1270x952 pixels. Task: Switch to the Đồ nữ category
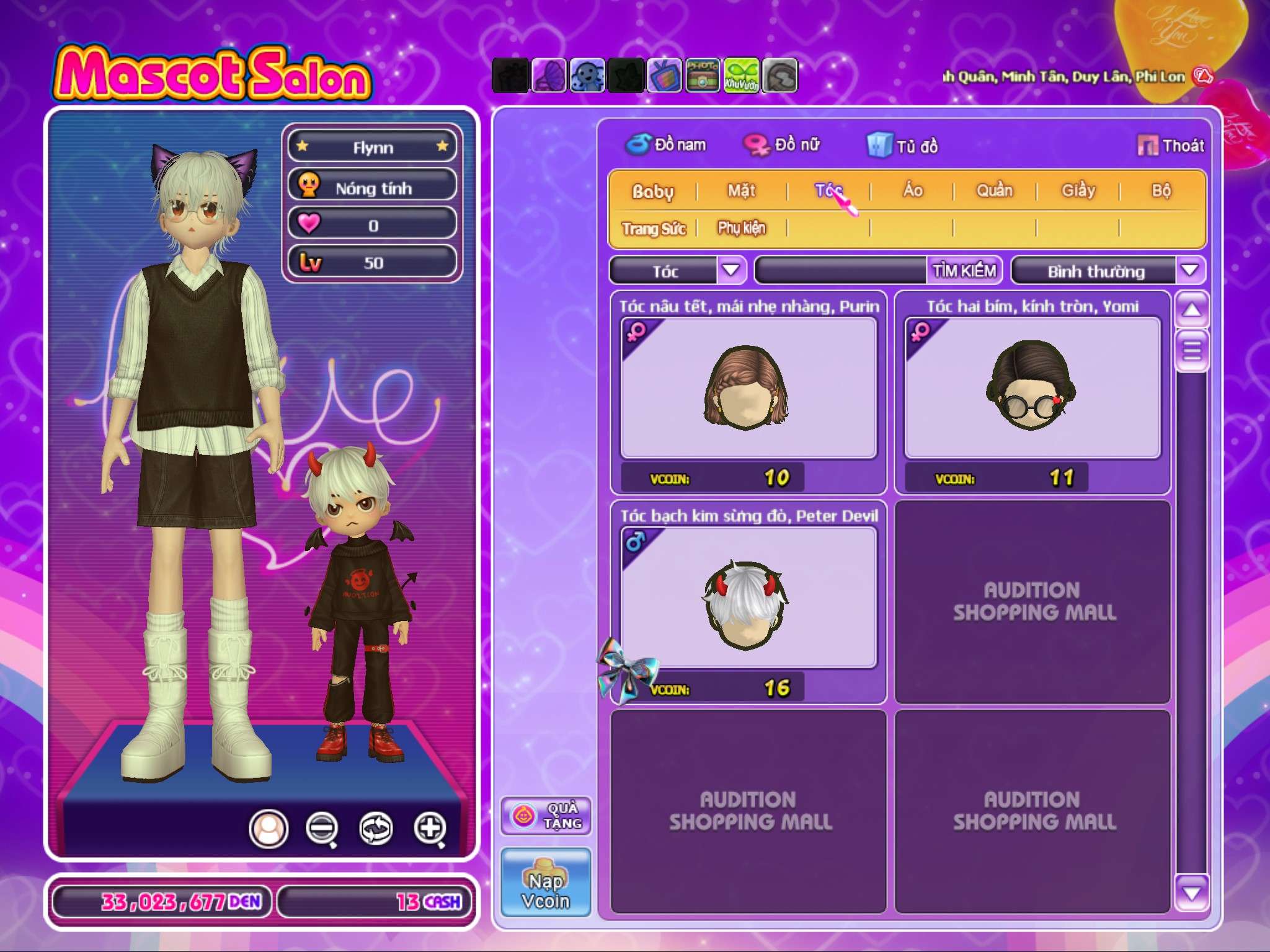(x=783, y=145)
